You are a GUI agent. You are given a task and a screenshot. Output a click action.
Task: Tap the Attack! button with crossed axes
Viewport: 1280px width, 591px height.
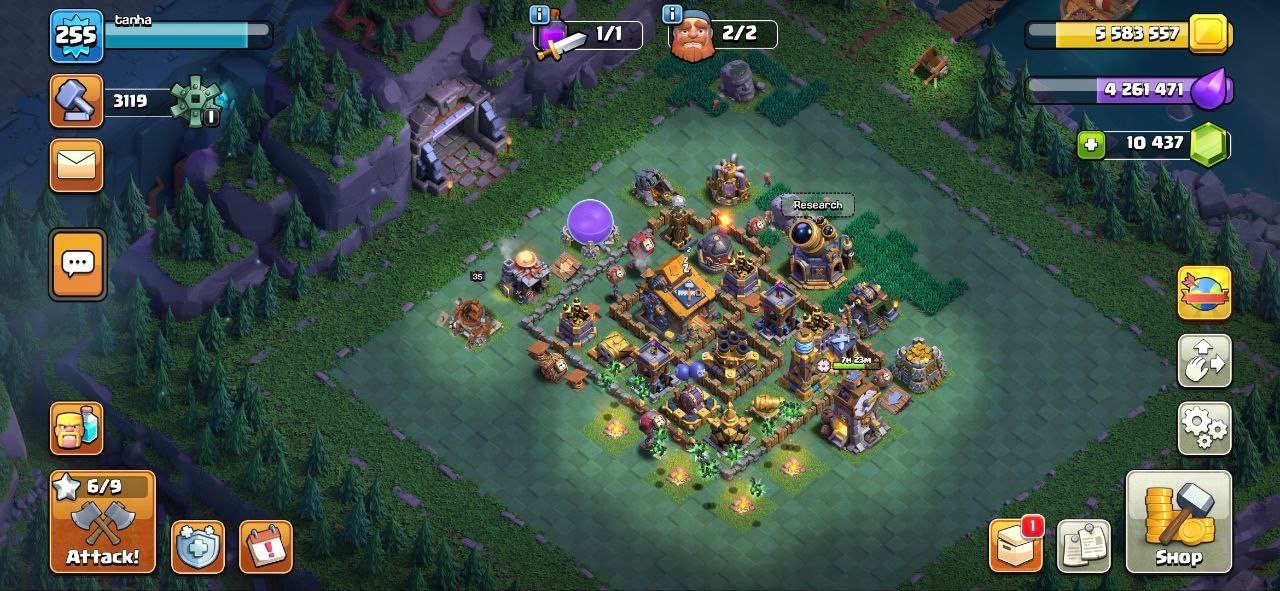(x=103, y=522)
